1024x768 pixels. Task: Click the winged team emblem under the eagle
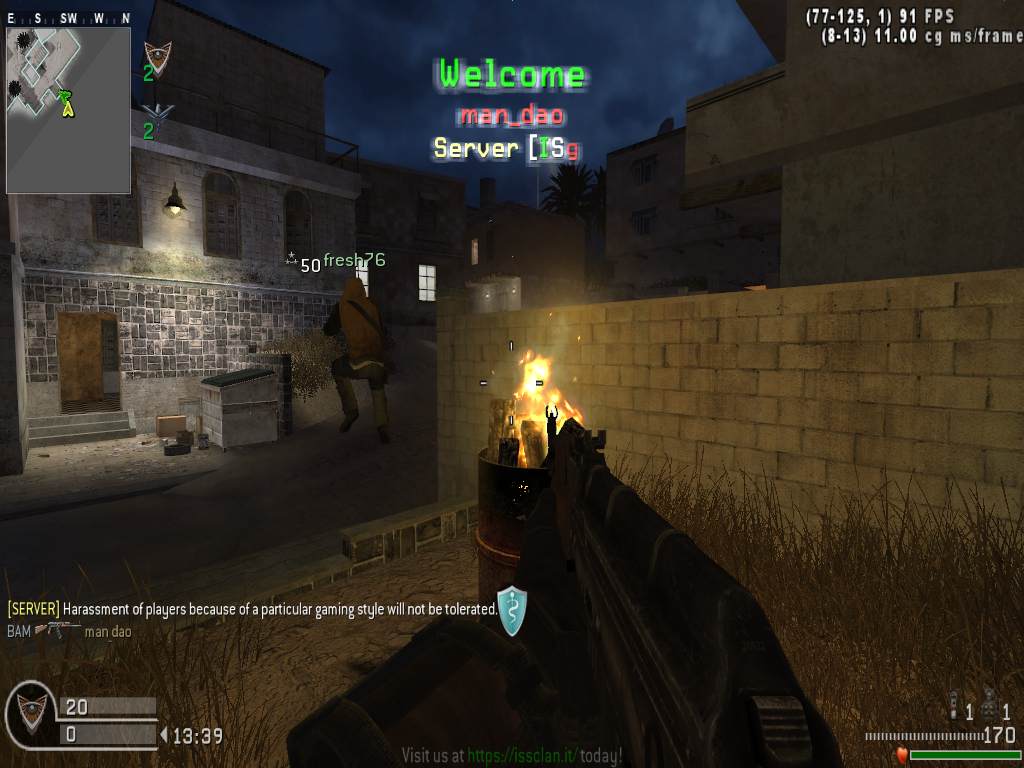point(157,111)
